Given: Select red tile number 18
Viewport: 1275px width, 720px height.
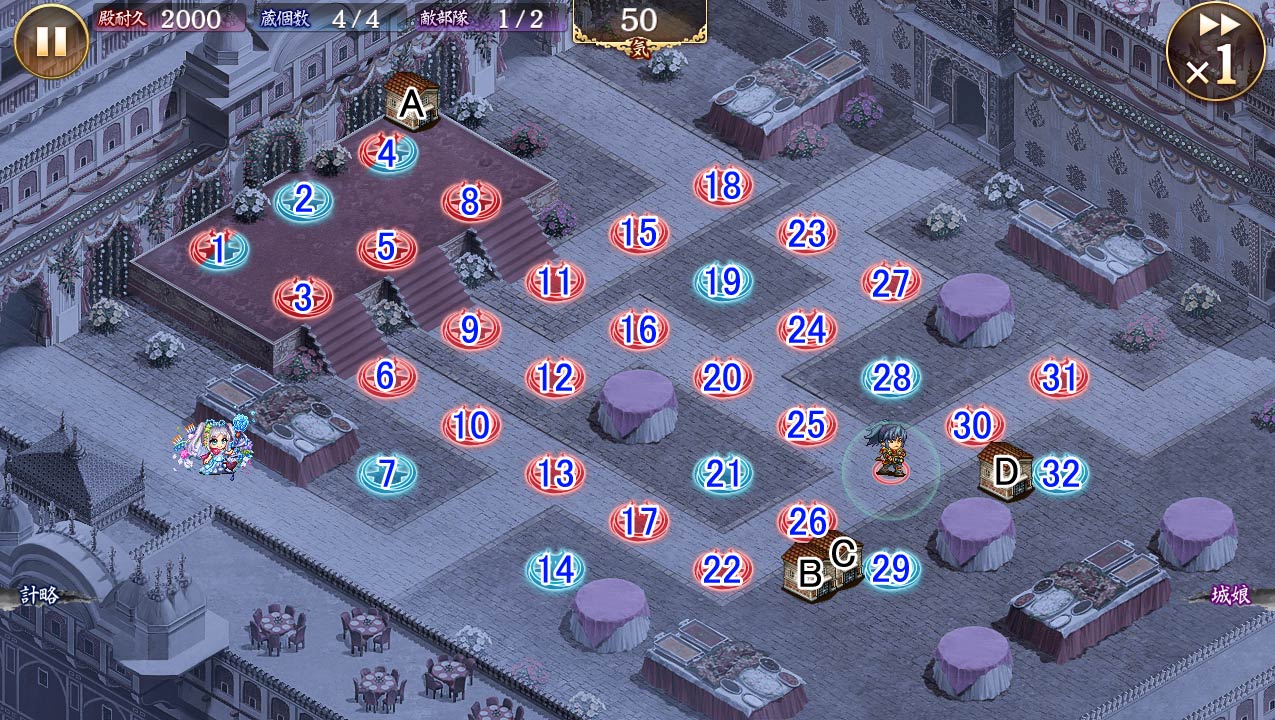Looking at the screenshot, I should (722, 186).
